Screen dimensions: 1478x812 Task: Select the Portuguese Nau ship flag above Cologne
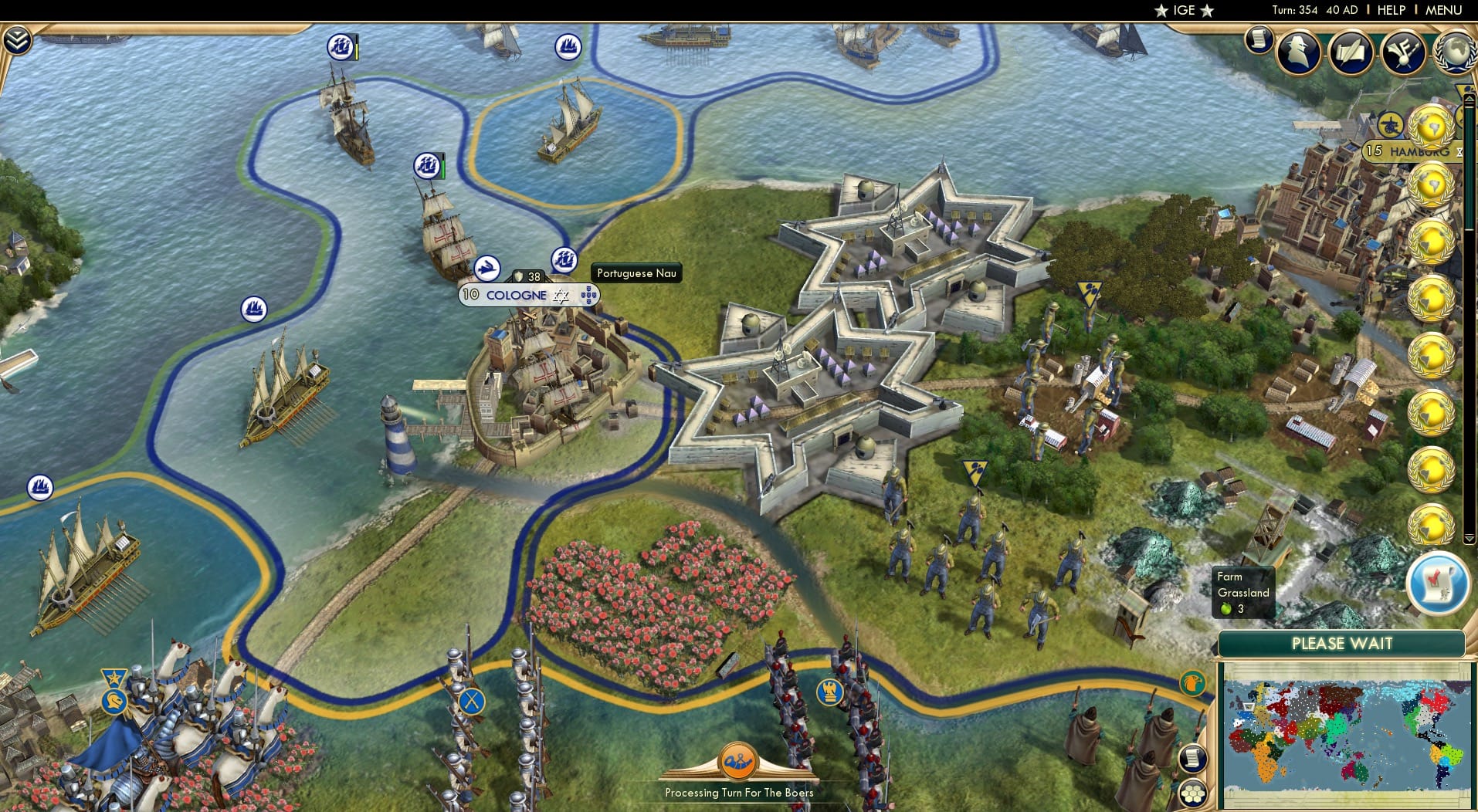tap(564, 260)
